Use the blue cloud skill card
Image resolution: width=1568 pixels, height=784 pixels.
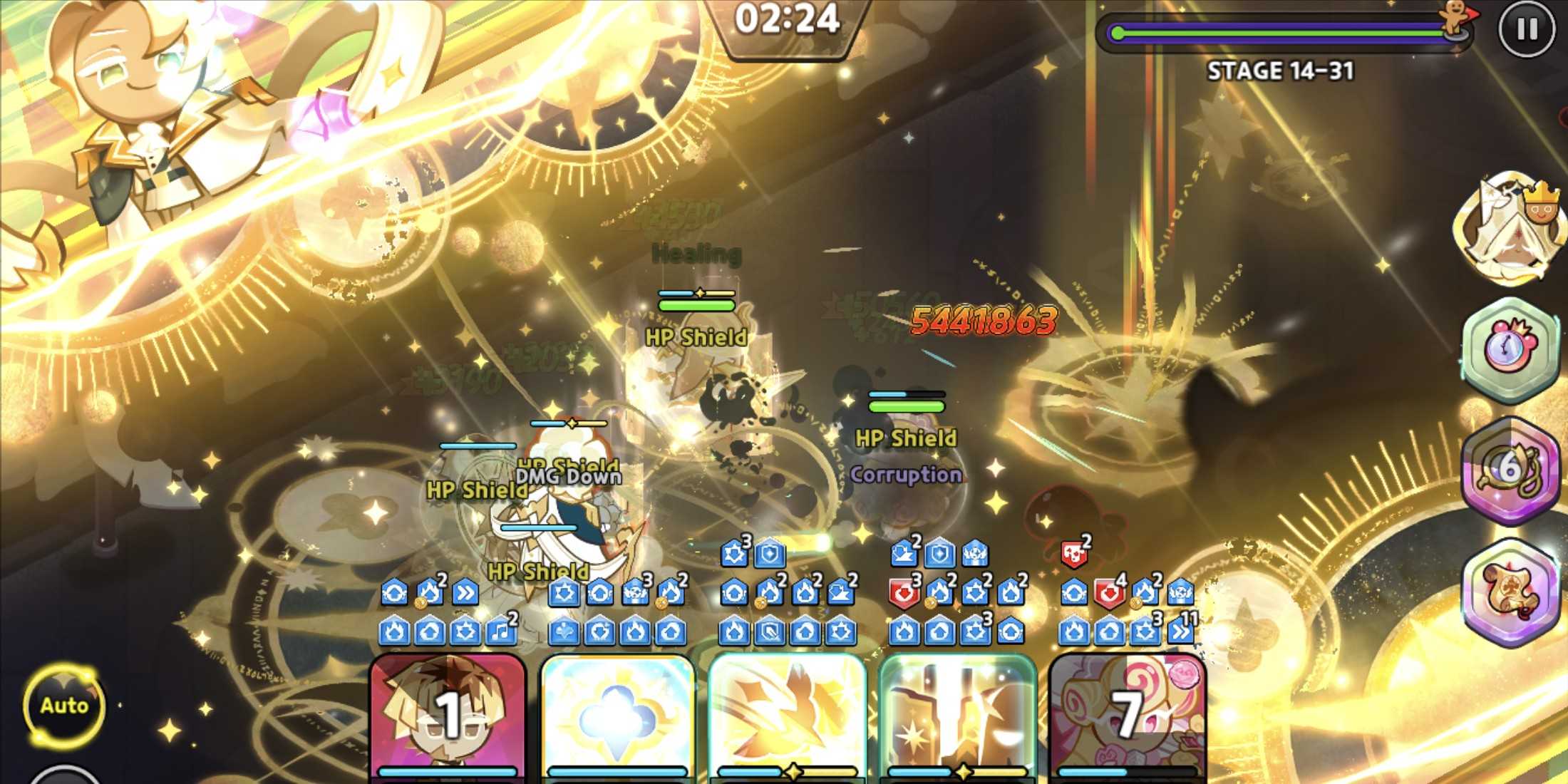(x=617, y=716)
